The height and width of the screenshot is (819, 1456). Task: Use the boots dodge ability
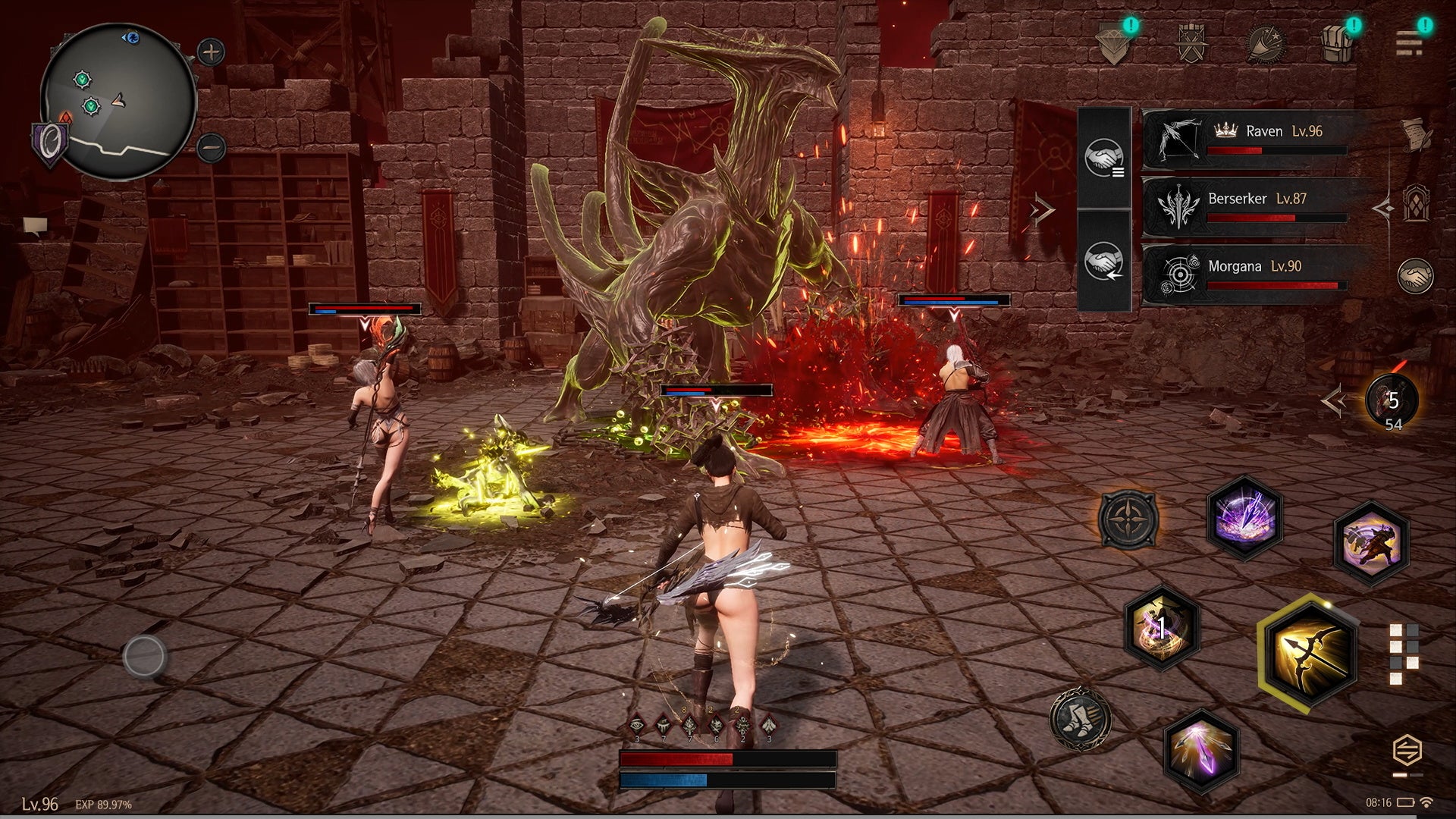(1080, 718)
